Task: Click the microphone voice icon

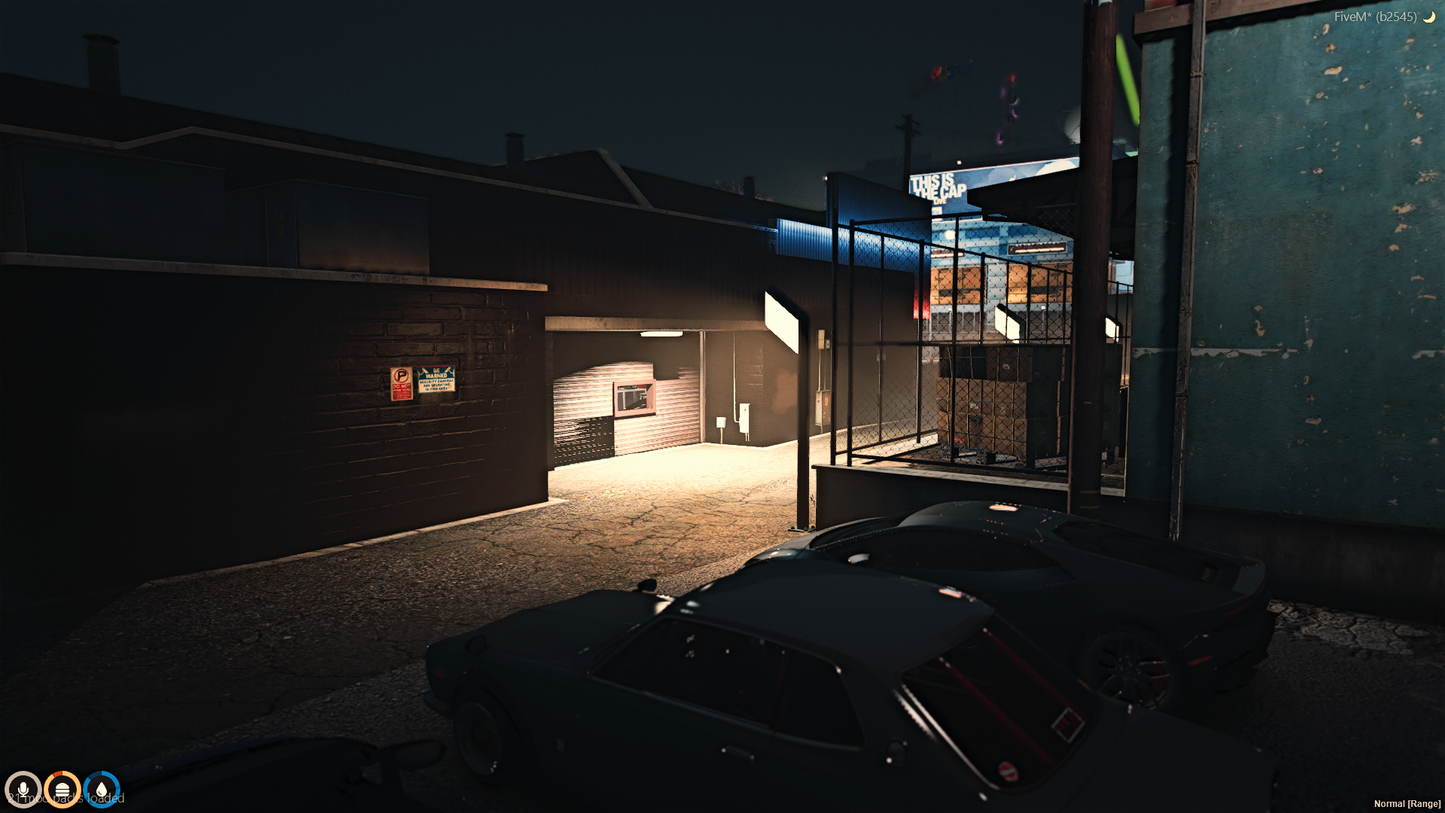Action: pos(22,790)
